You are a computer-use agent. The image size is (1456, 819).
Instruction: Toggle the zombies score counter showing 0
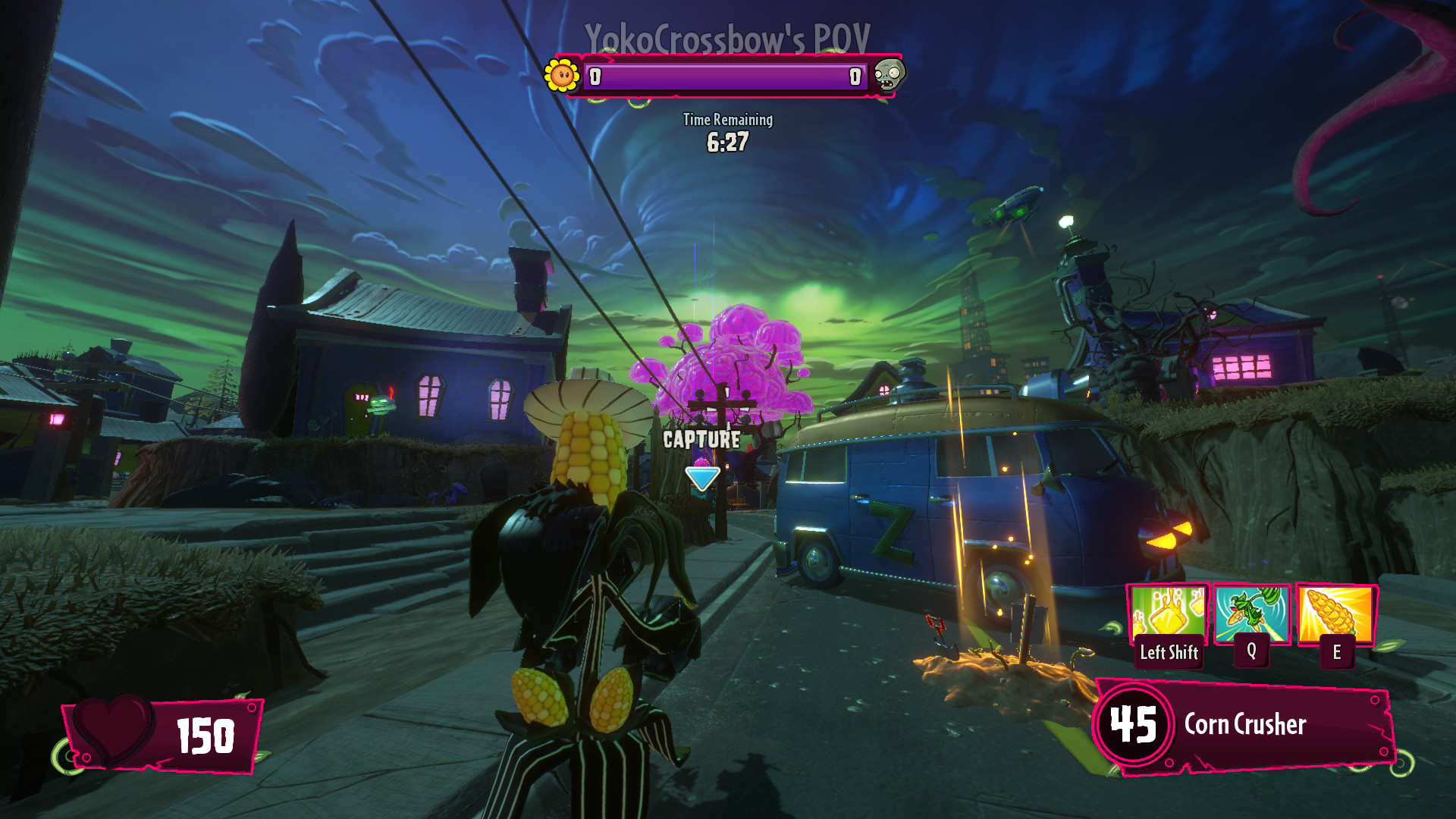point(855,75)
